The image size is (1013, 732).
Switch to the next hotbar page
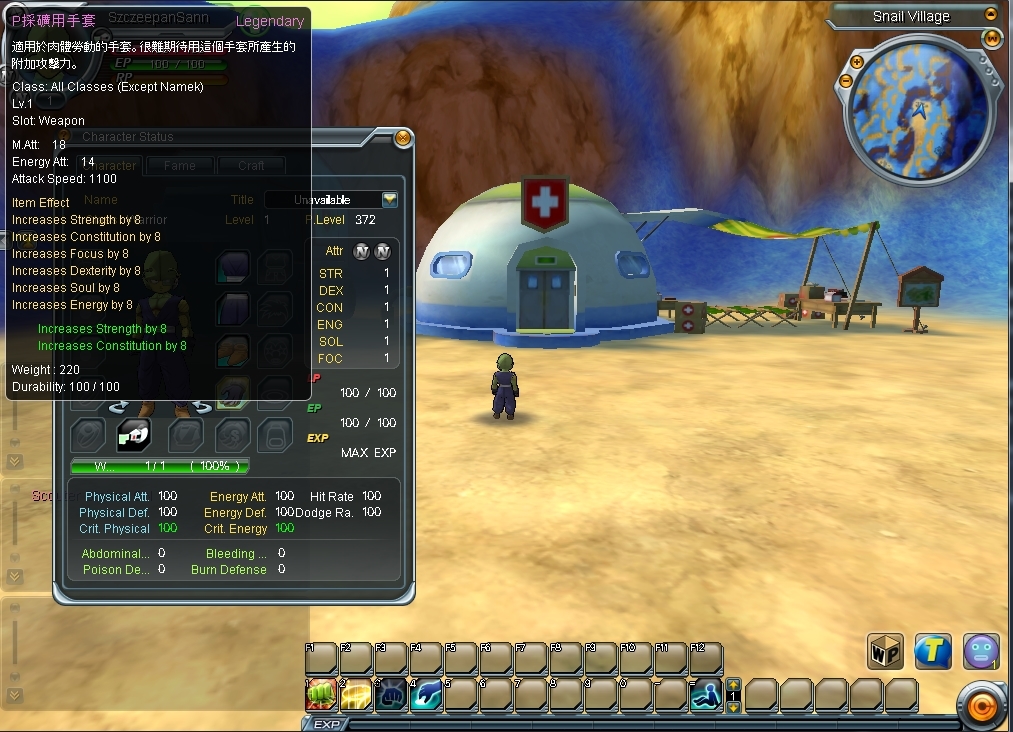click(733, 707)
